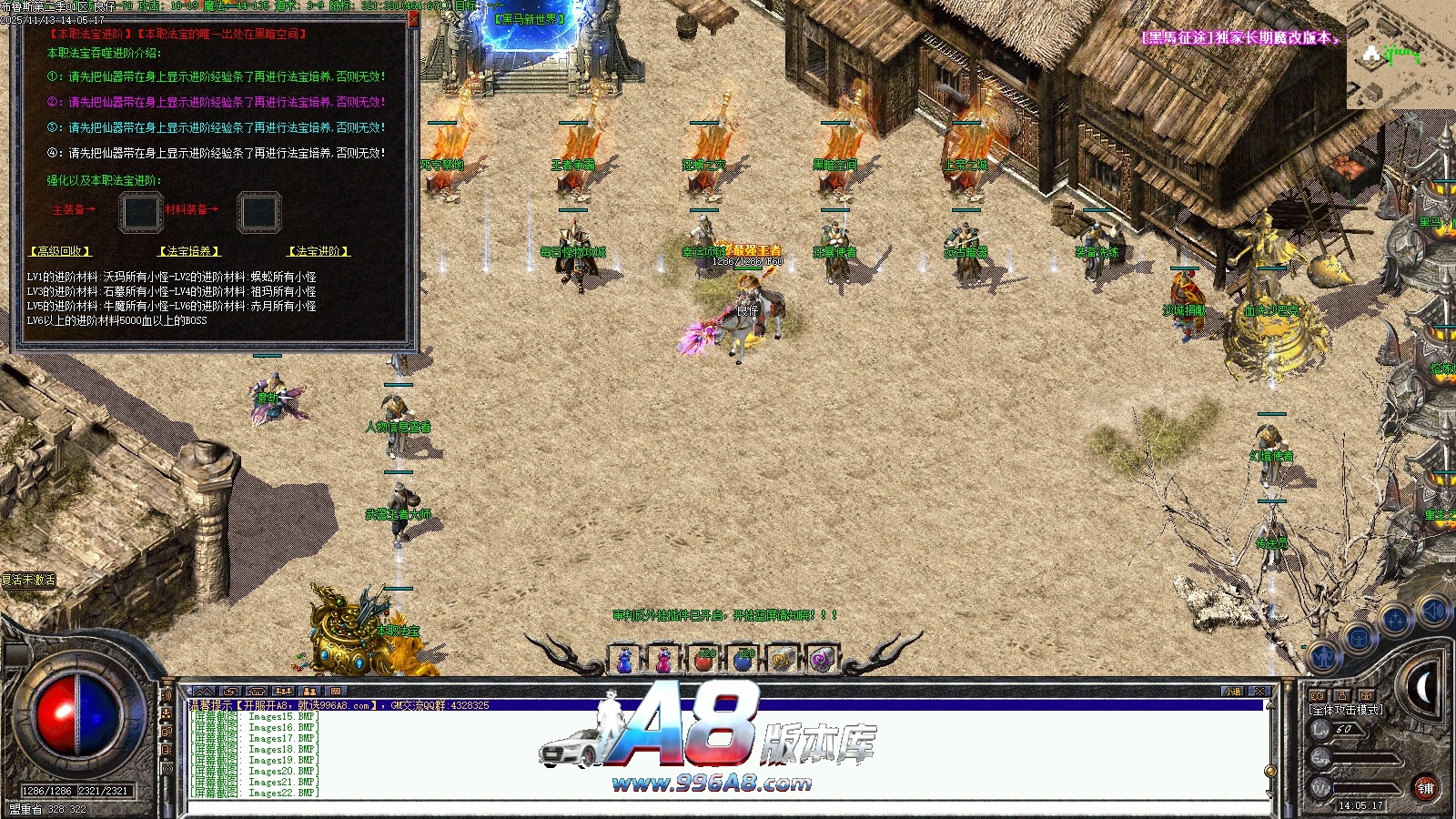
Task: Use the gold swirl scroll hotbar slot
Action: point(782,659)
